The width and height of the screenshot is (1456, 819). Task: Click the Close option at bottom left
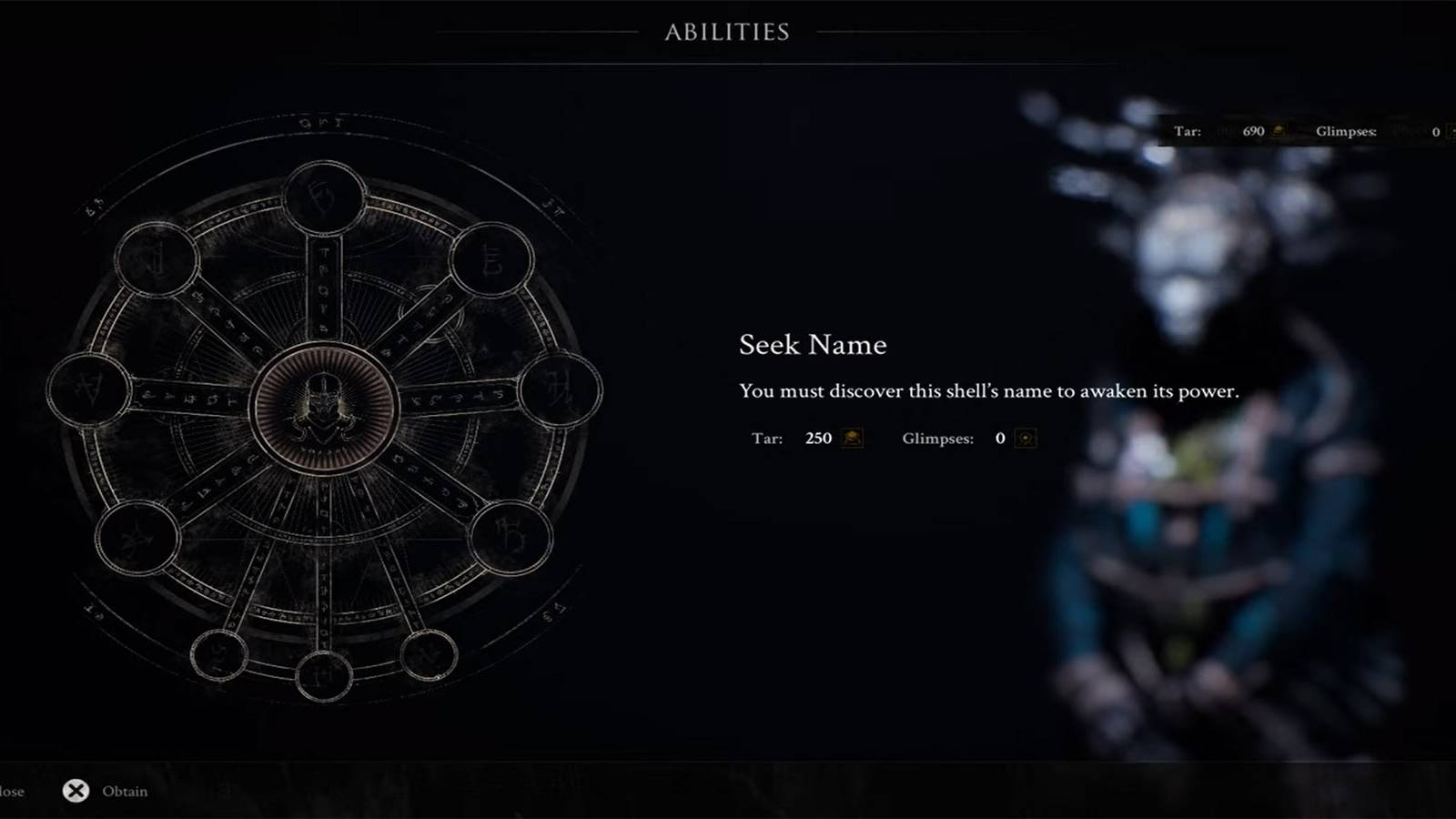pyautogui.click(x=9, y=791)
